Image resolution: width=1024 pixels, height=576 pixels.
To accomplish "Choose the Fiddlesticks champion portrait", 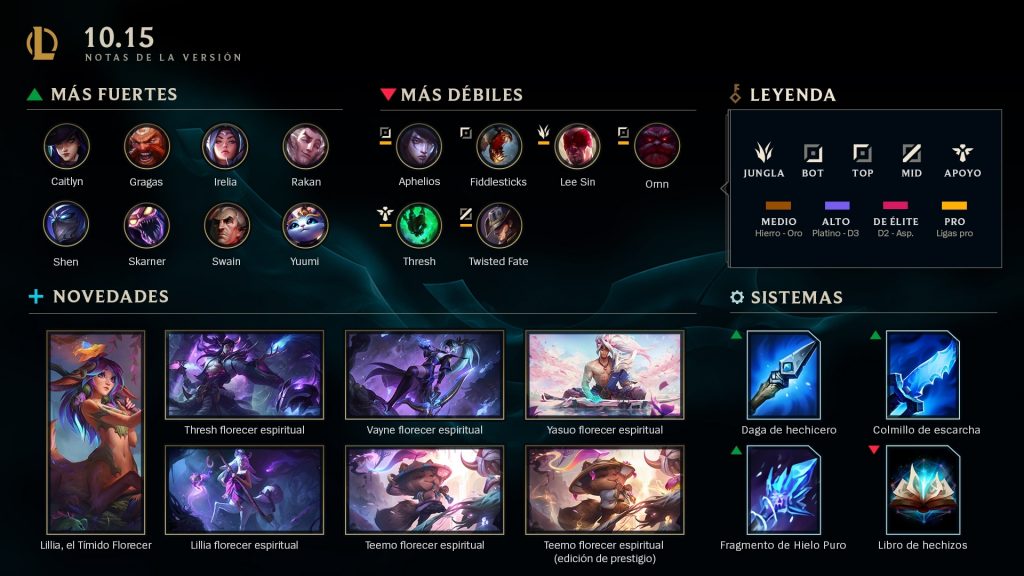I will [x=499, y=147].
